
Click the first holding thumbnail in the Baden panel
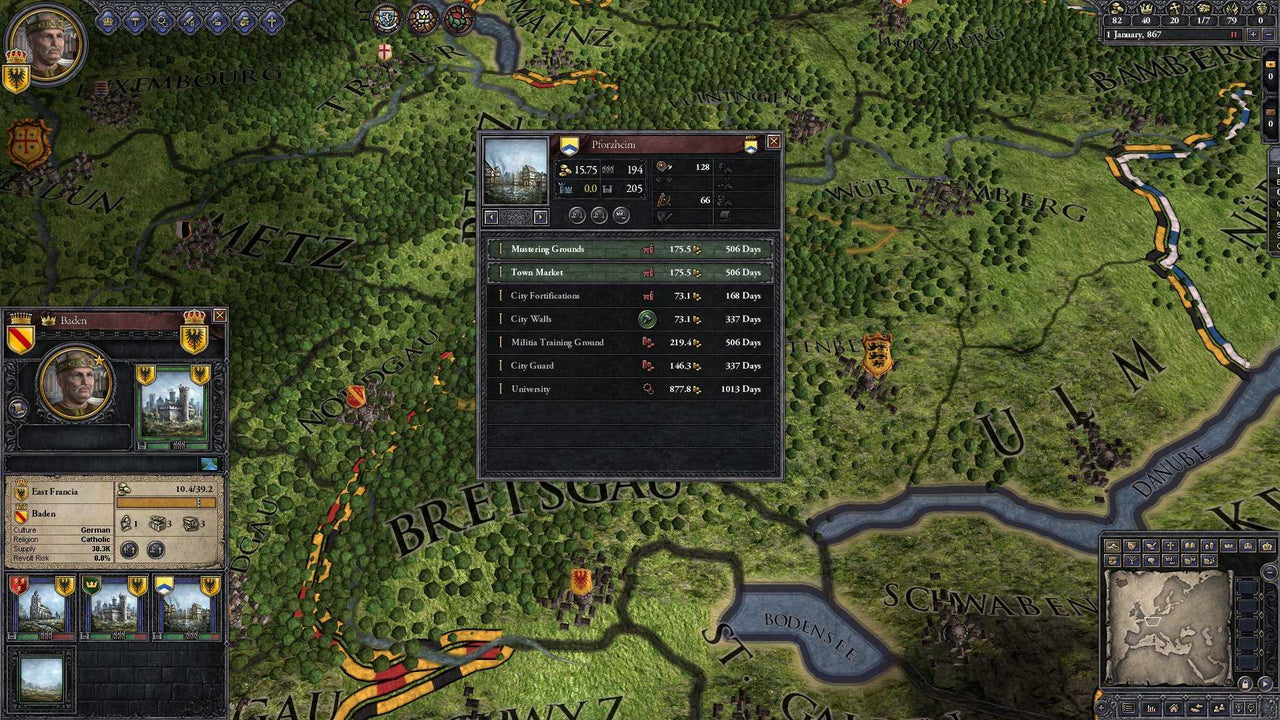point(40,607)
